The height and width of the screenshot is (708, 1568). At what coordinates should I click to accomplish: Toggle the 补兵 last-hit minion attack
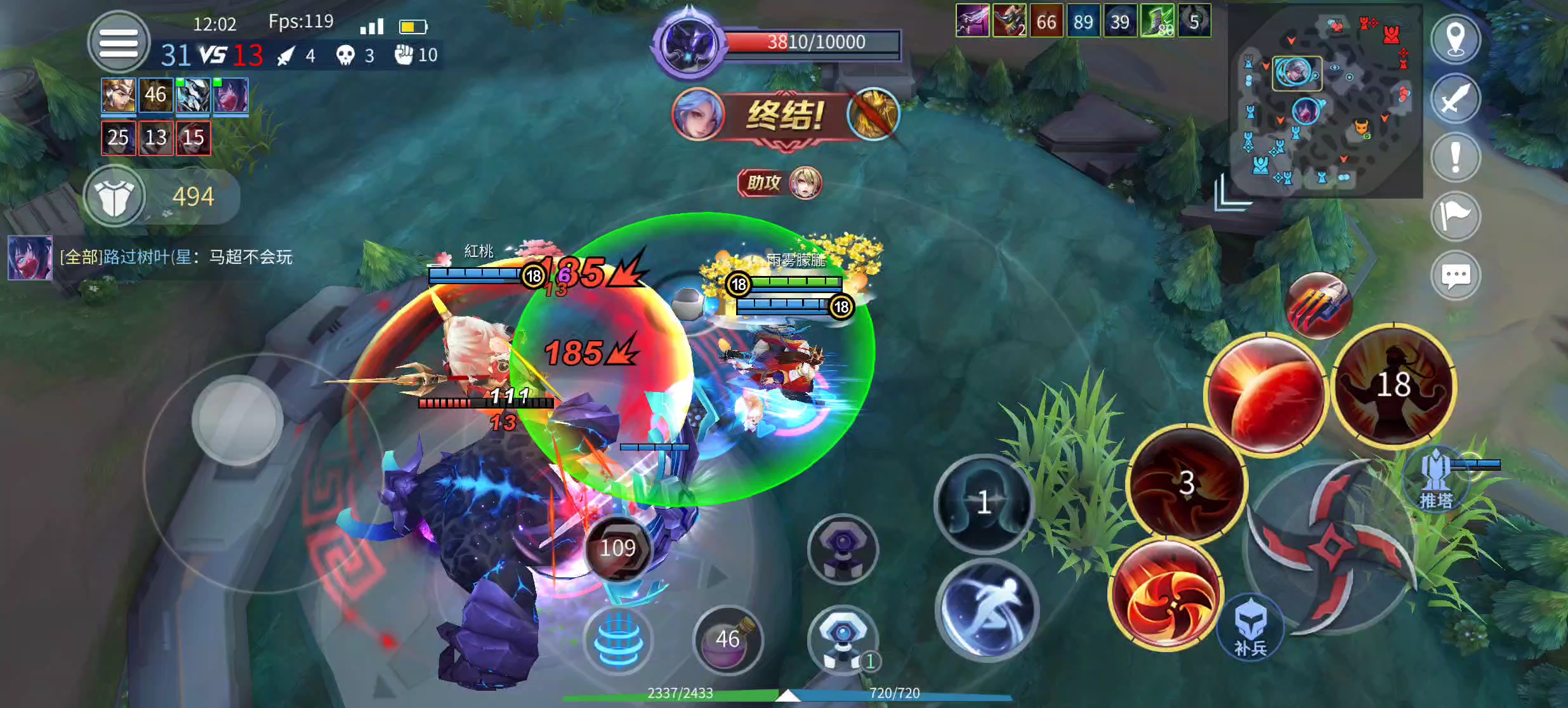coord(1250,627)
